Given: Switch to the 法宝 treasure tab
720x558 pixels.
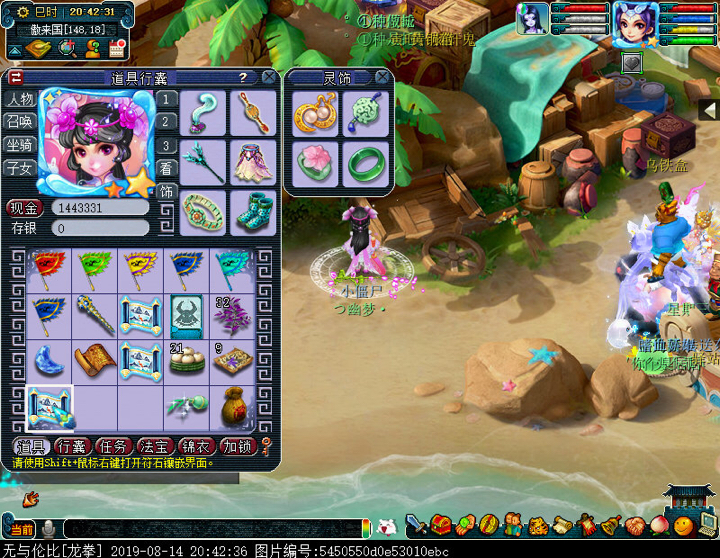Looking at the screenshot, I should pyautogui.click(x=156, y=447).
